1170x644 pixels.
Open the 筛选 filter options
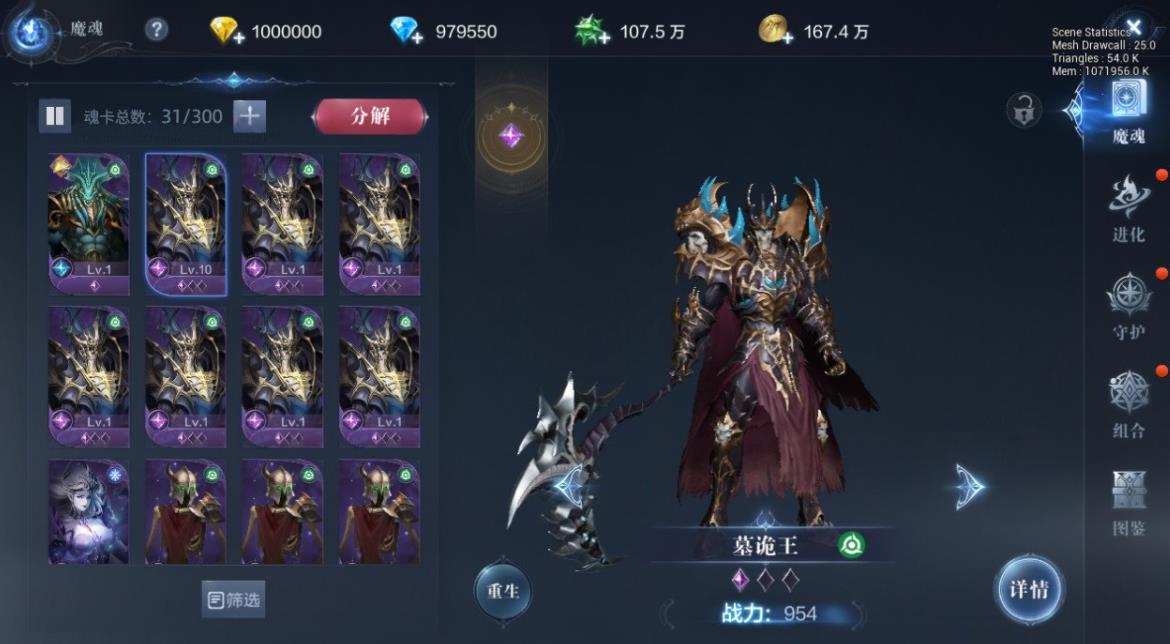pos(234,599)
